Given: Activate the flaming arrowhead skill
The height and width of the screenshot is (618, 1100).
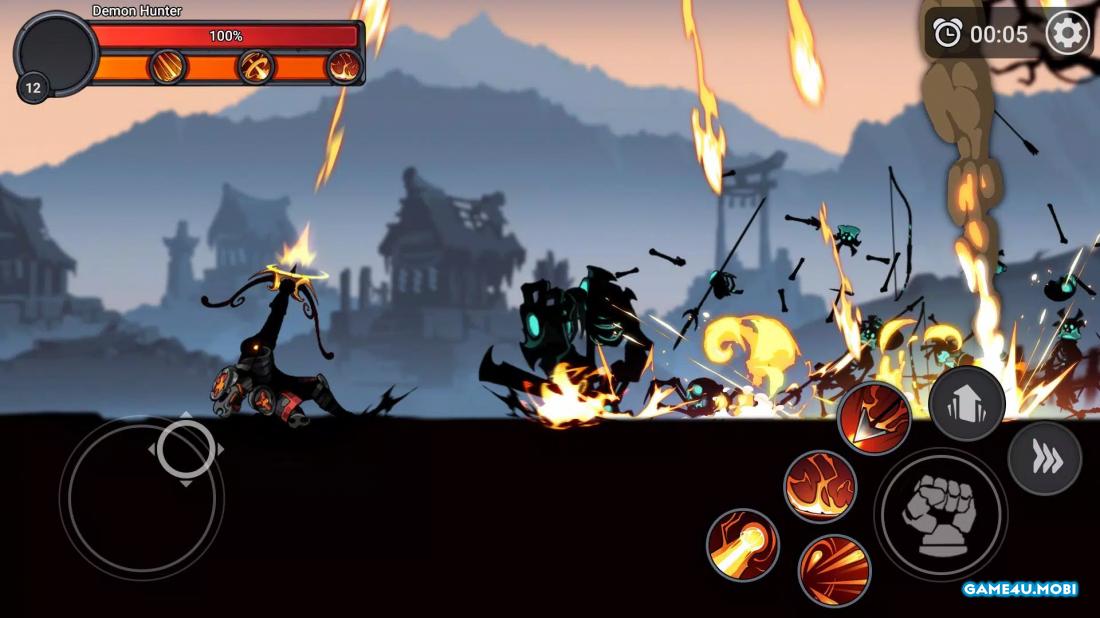Looking at the screenshot, I should click(873, 418).
